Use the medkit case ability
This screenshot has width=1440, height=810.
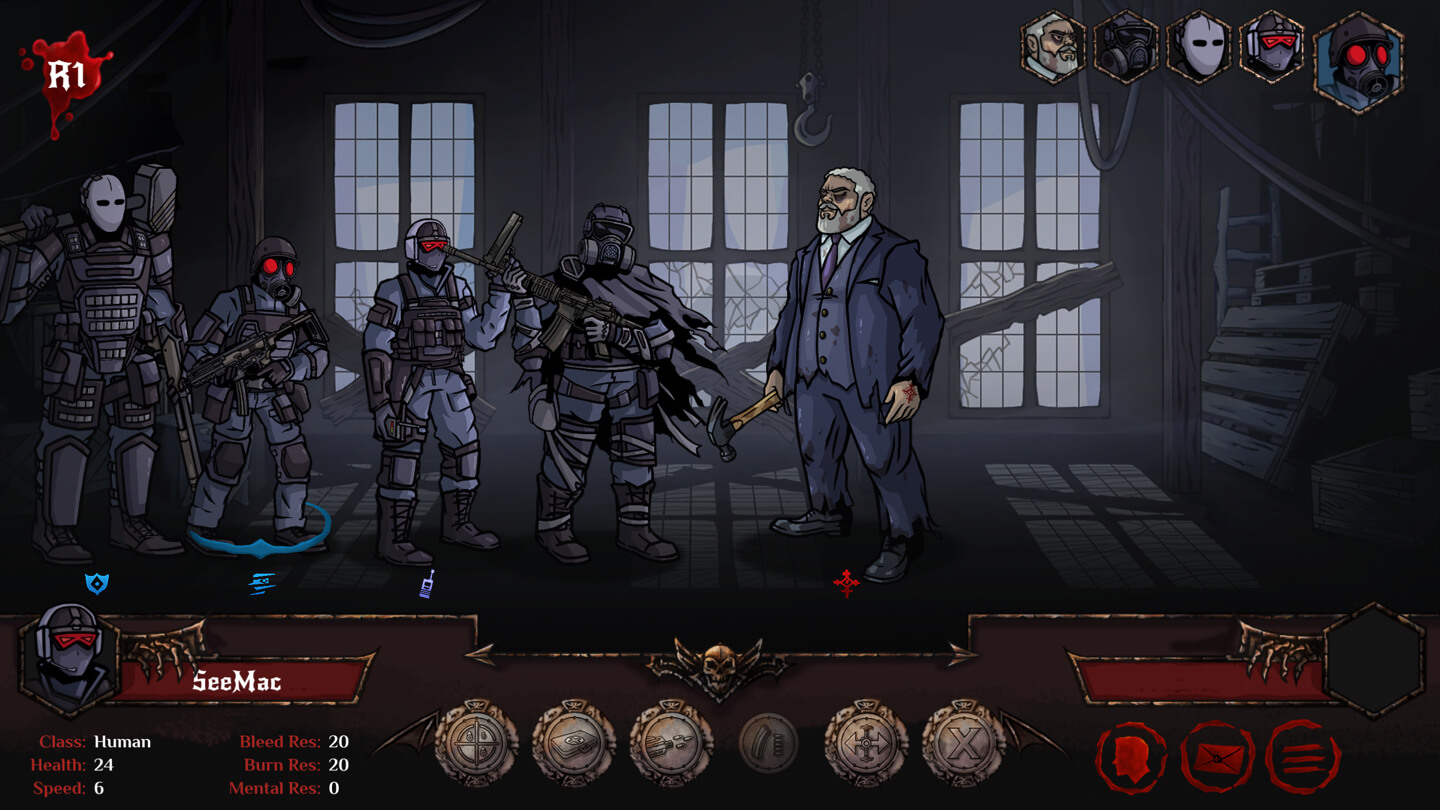tap(574, 743)
